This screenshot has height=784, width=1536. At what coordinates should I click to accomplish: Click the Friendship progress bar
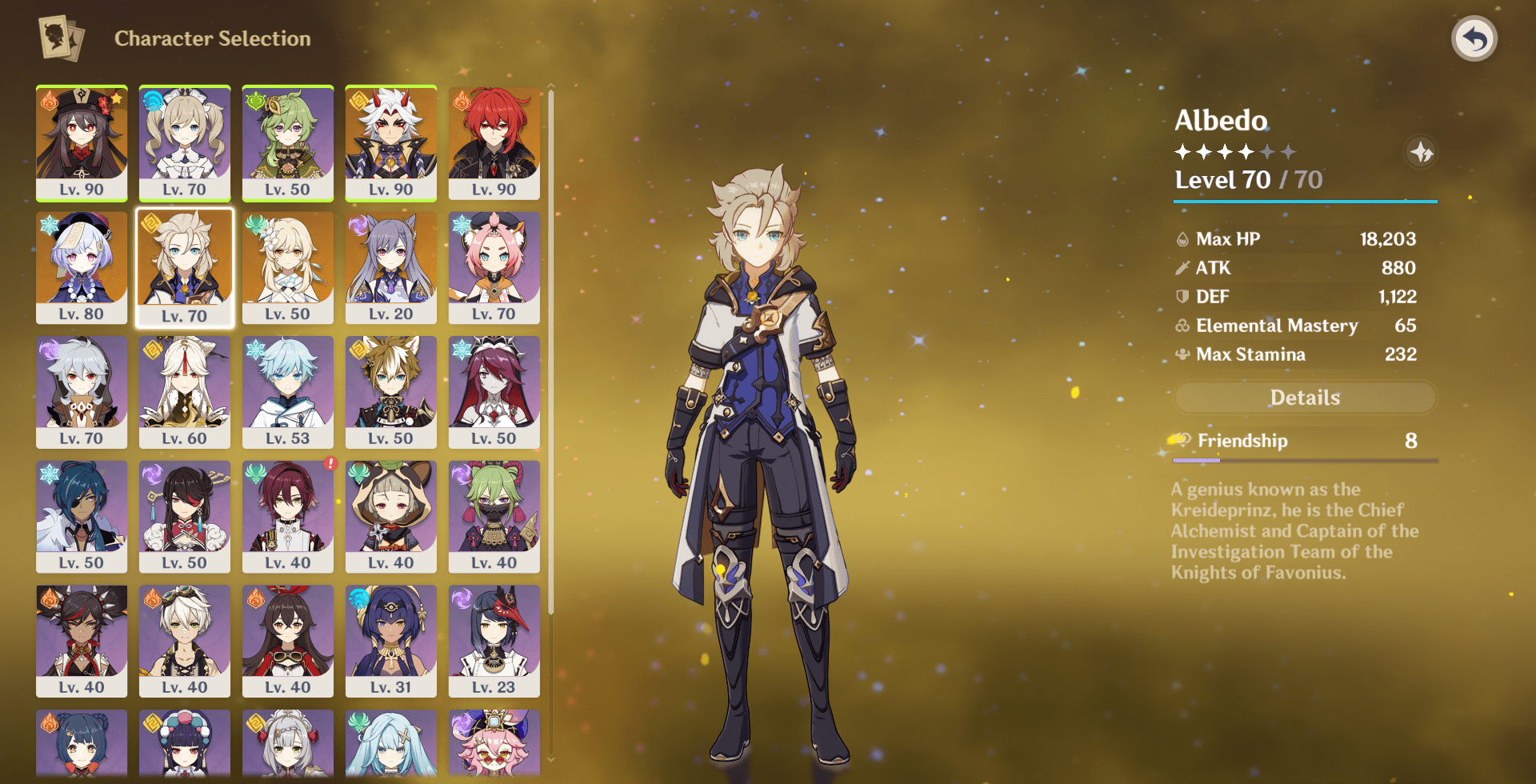pyautogui.click(x=1304, y=460)
